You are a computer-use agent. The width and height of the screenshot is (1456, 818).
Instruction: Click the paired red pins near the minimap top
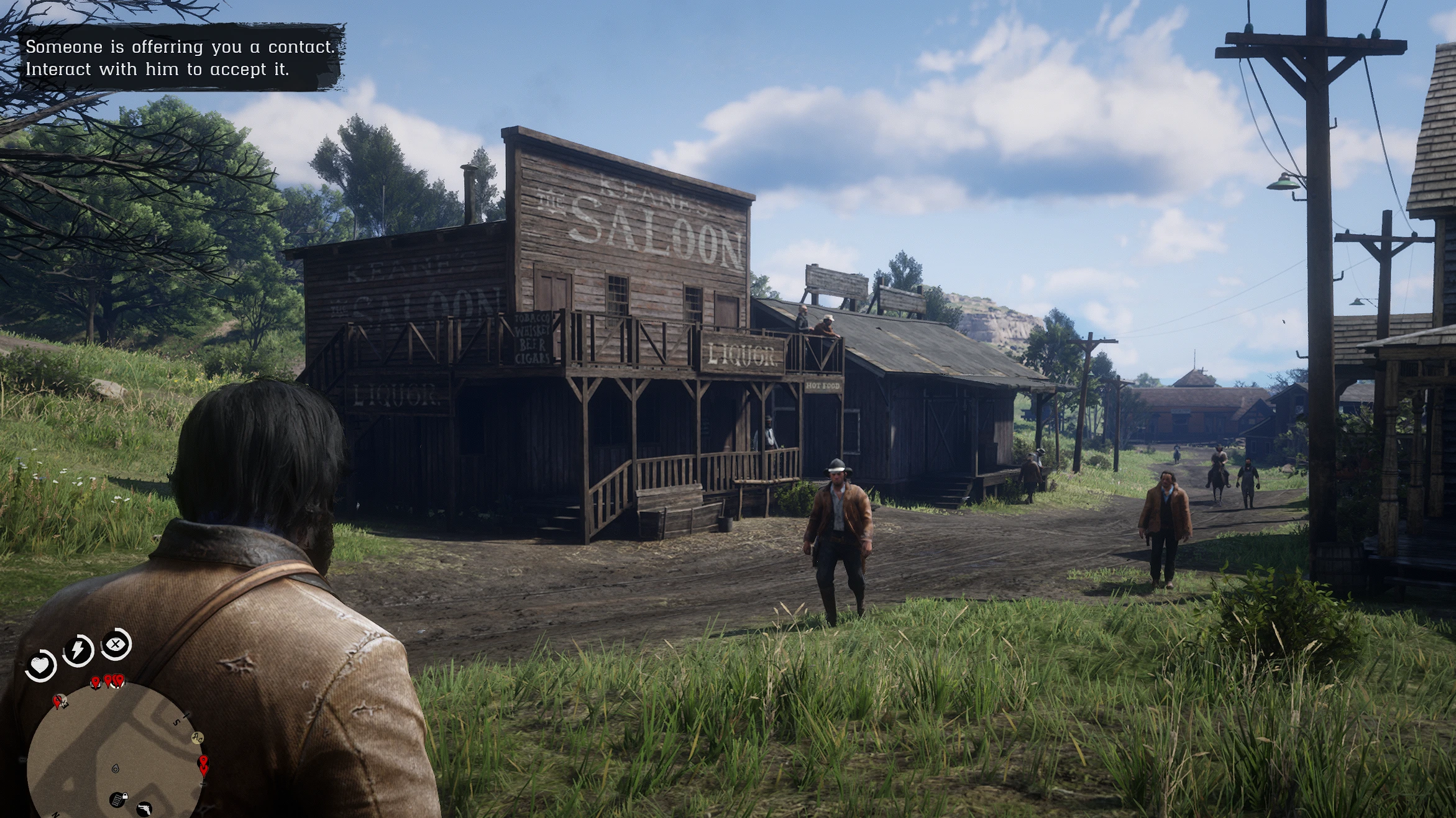coord(115,681)
